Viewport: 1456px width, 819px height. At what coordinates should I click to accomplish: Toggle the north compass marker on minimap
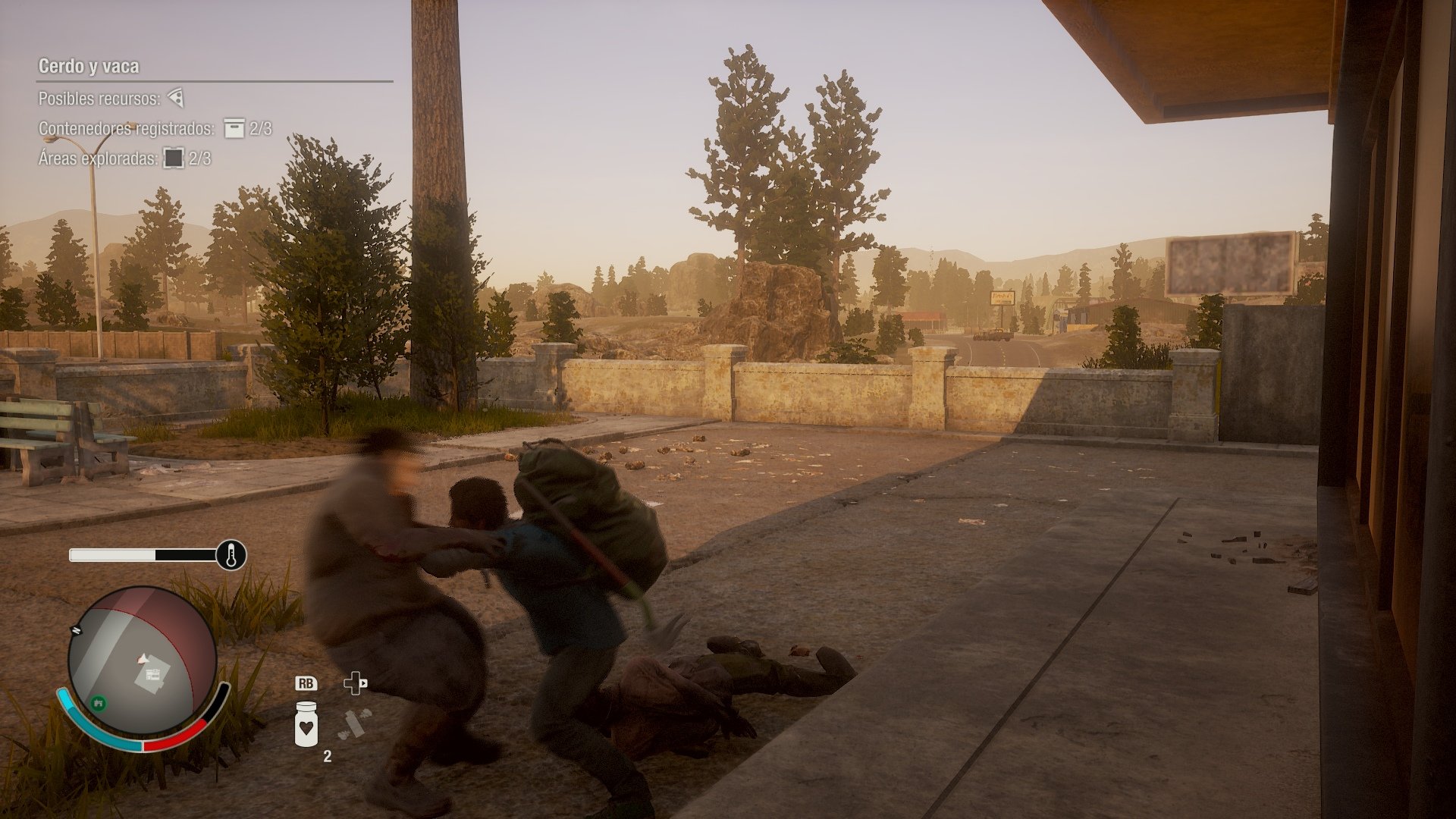(x=76, y=629)
